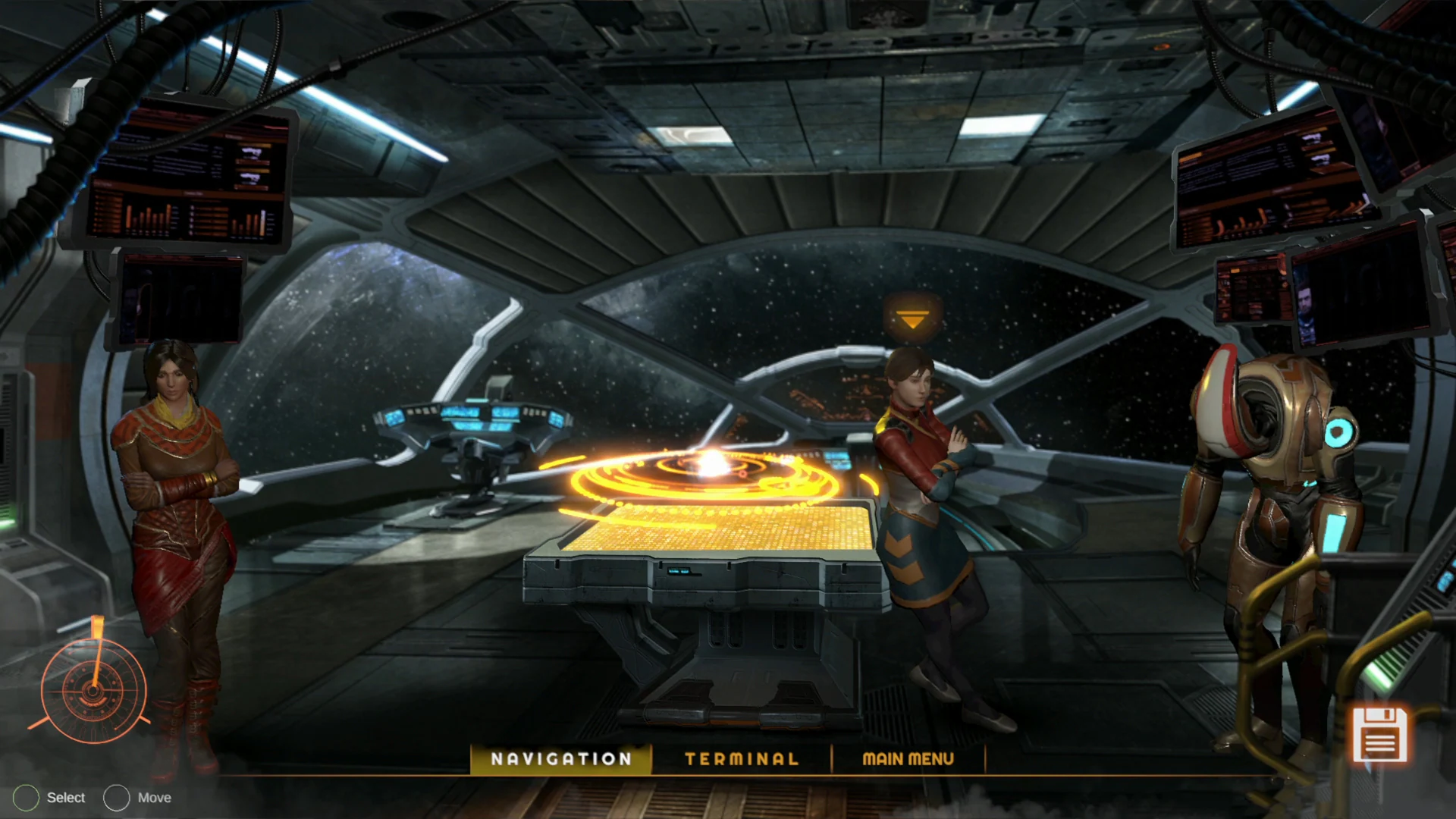The image size is (1456, 819).
Task: Click the highlighted Navigation button
Action: click(x=561, y=759)
